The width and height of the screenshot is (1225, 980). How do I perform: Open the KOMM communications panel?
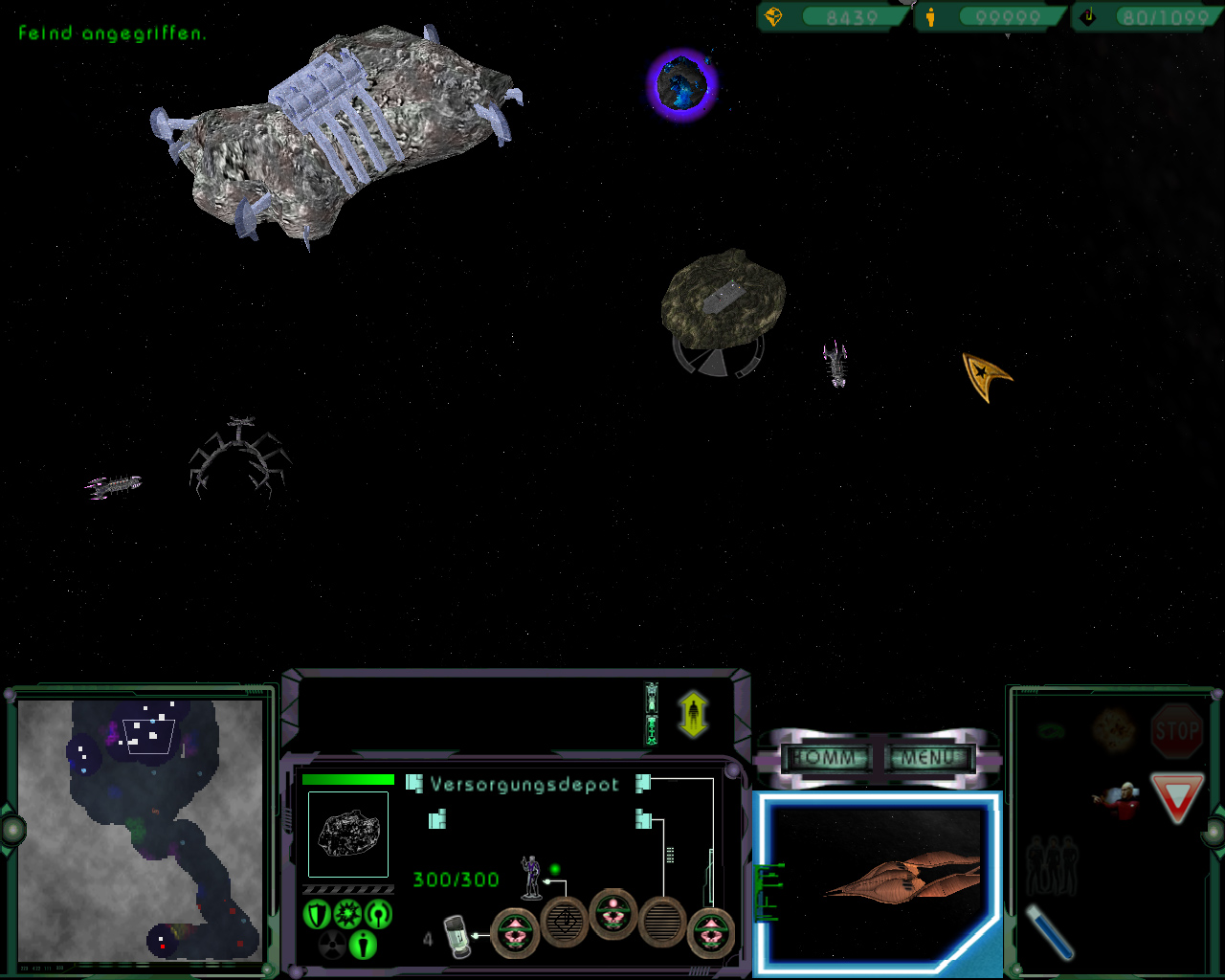[826, 758]
